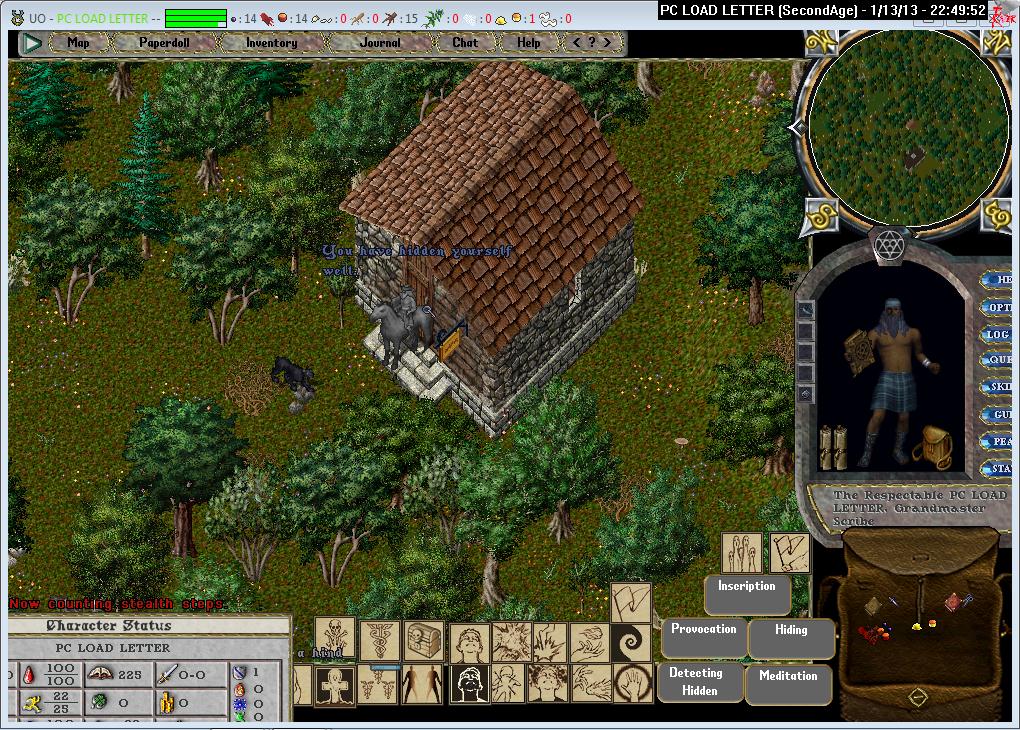The width and height of the screenshot is (1020, 730).
Task: Open the Inventory from the menu bar
Action: coord(271,43)
